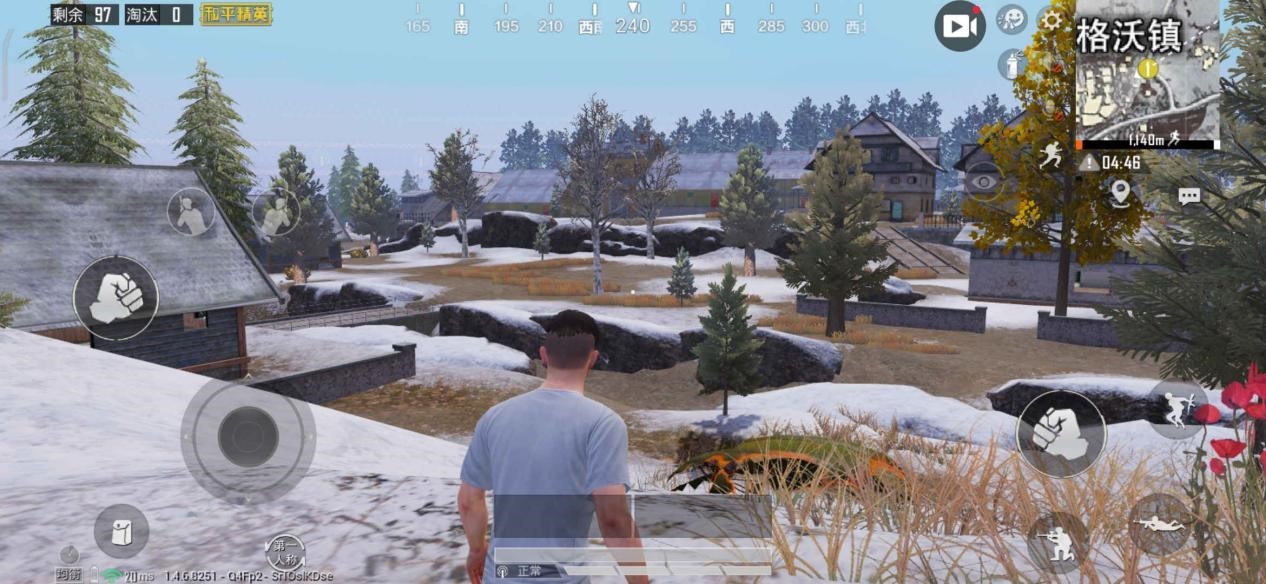Open the backpack inventory
This screenshot has height=584, width=1266.
122,531
